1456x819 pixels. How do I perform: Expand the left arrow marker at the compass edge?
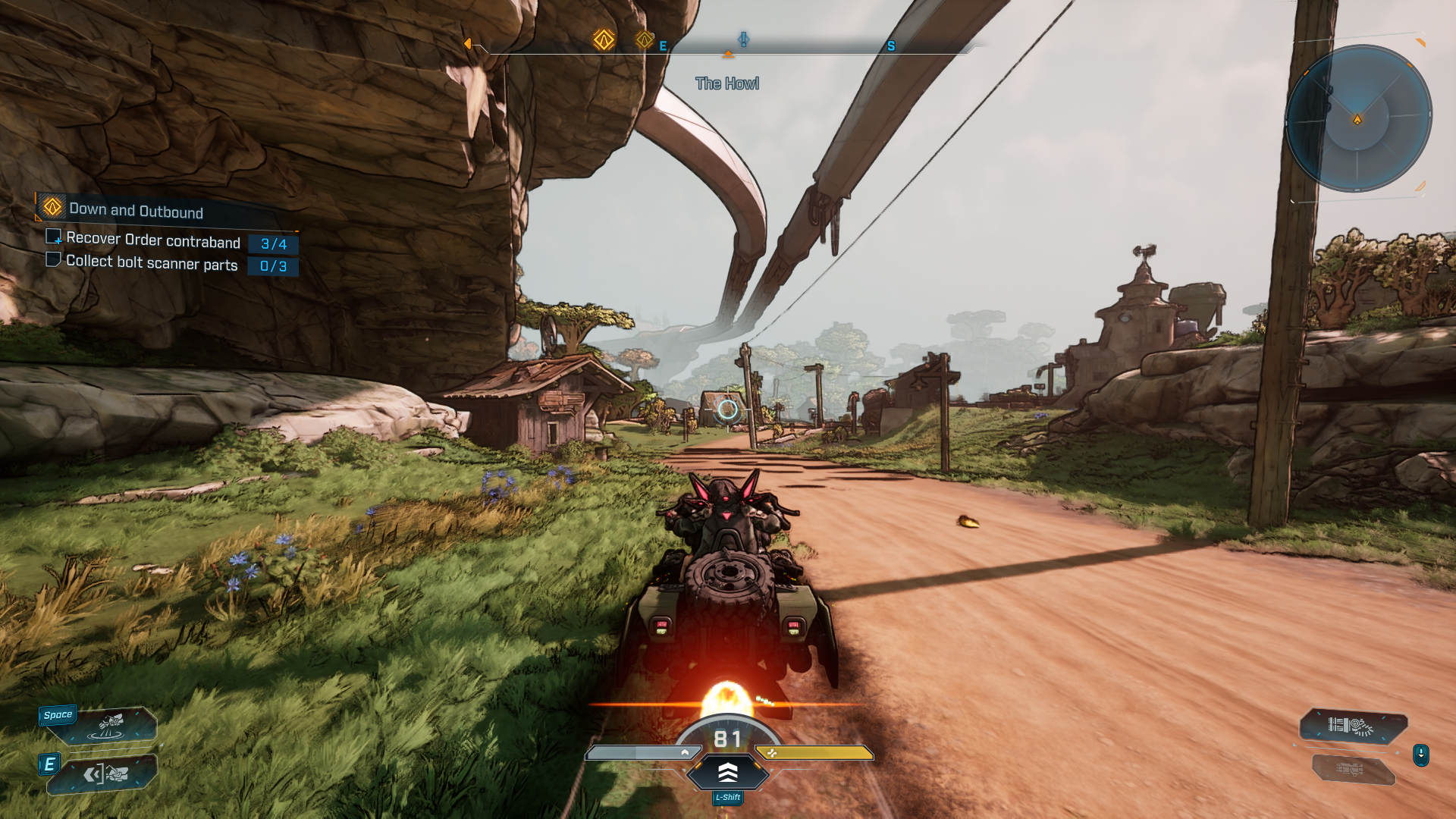point(468,44)
